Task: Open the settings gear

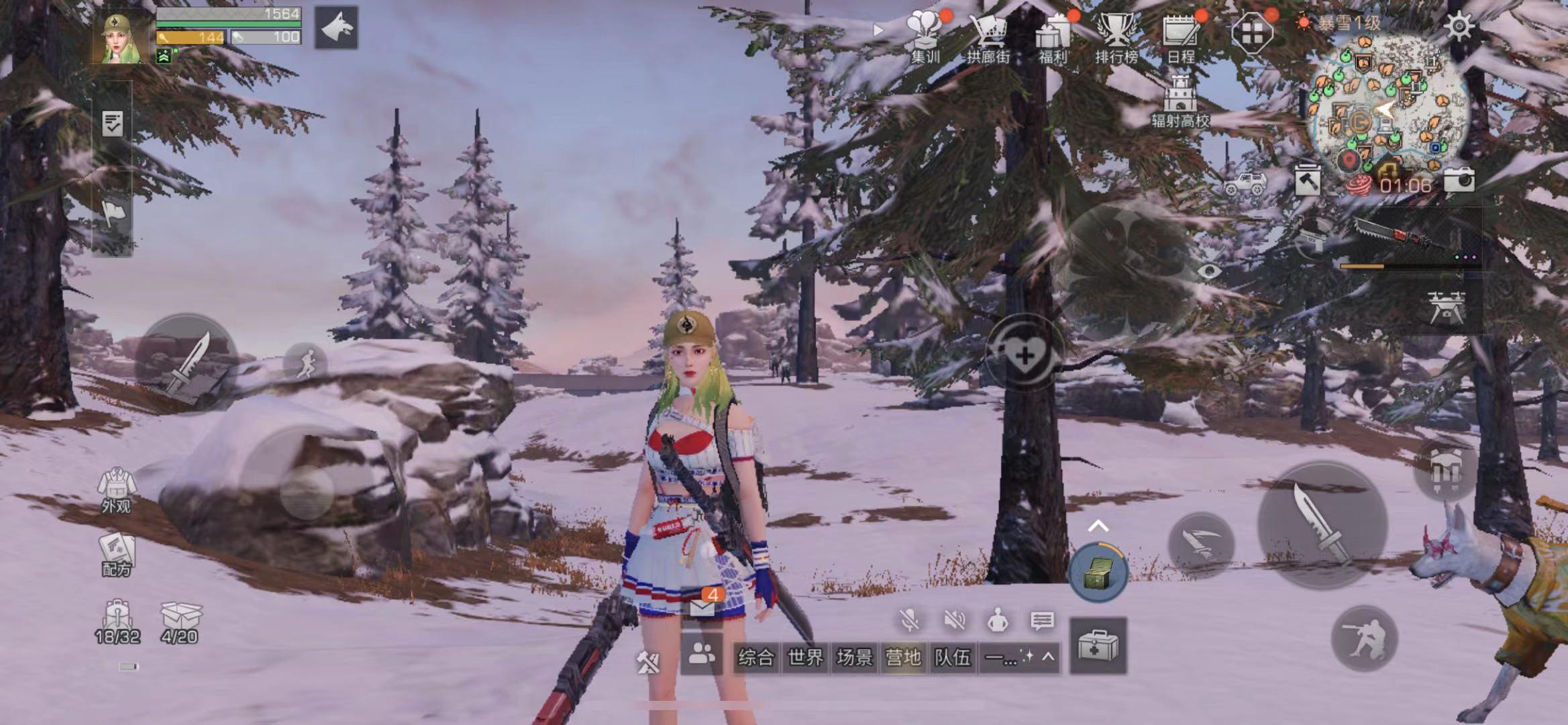Action: [1459, 27]
